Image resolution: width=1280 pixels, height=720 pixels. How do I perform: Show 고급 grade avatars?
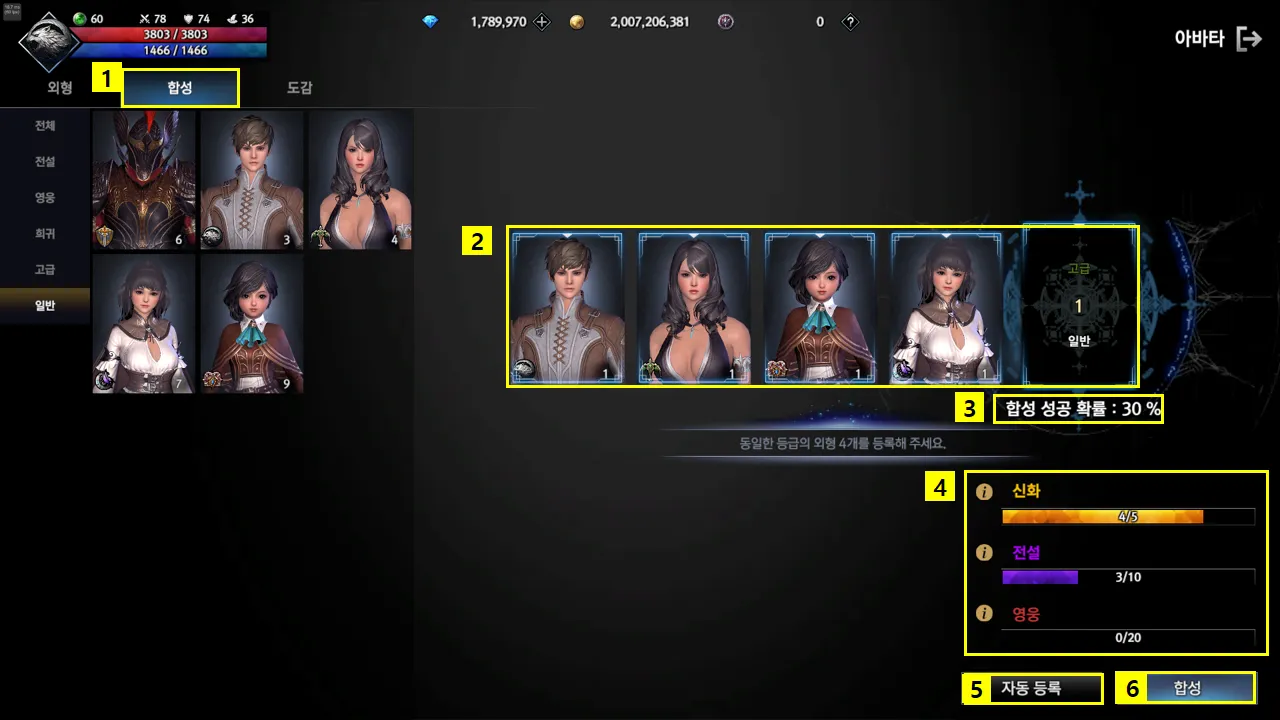tap(45, 270)
